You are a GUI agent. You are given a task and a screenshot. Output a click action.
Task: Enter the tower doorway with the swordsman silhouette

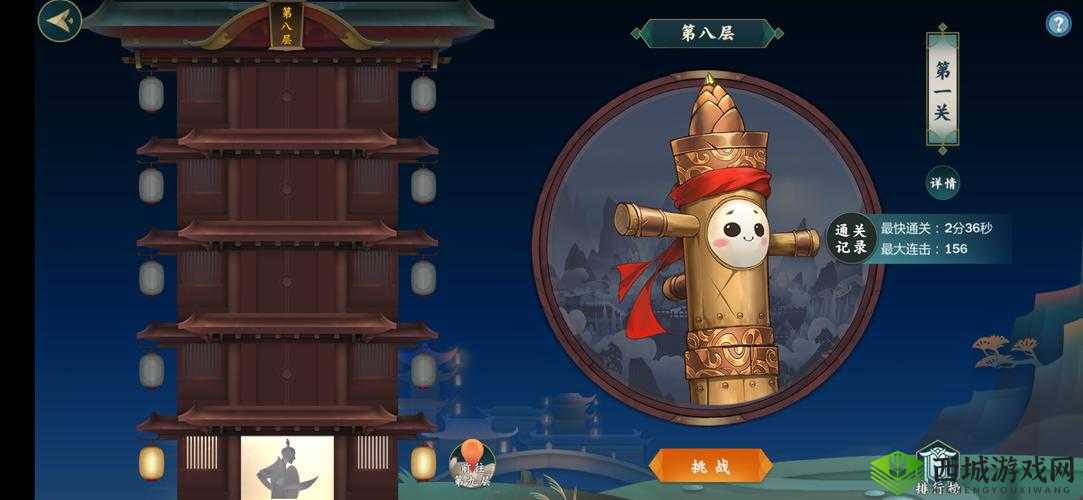tap(287, 468)
